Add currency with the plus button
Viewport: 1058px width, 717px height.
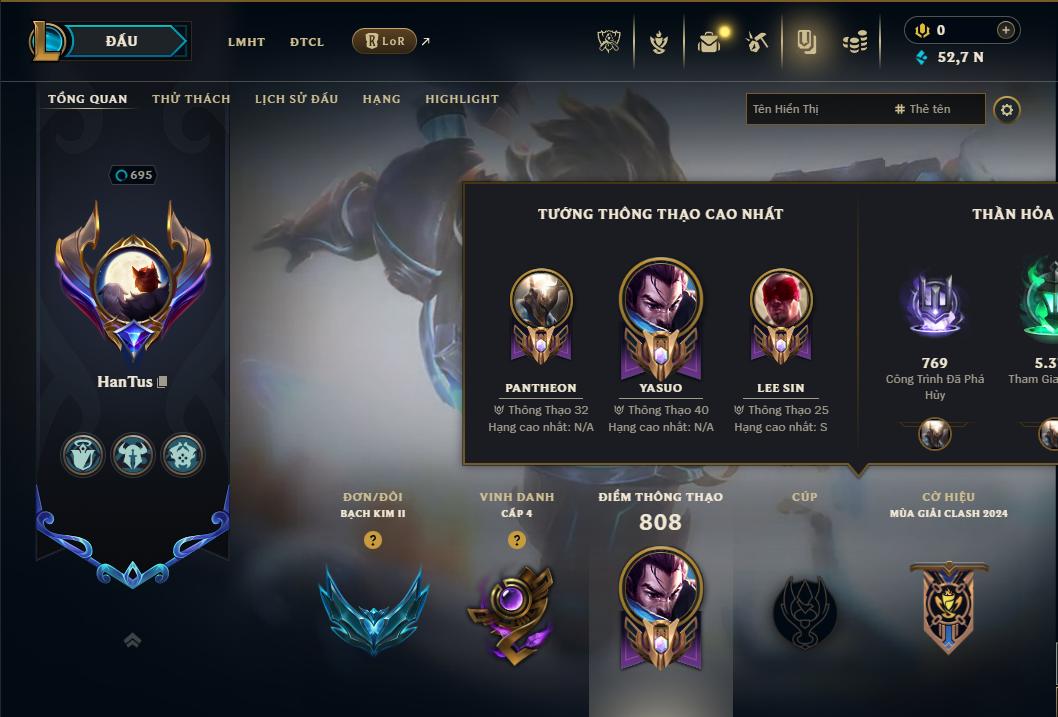point(1006,30)
